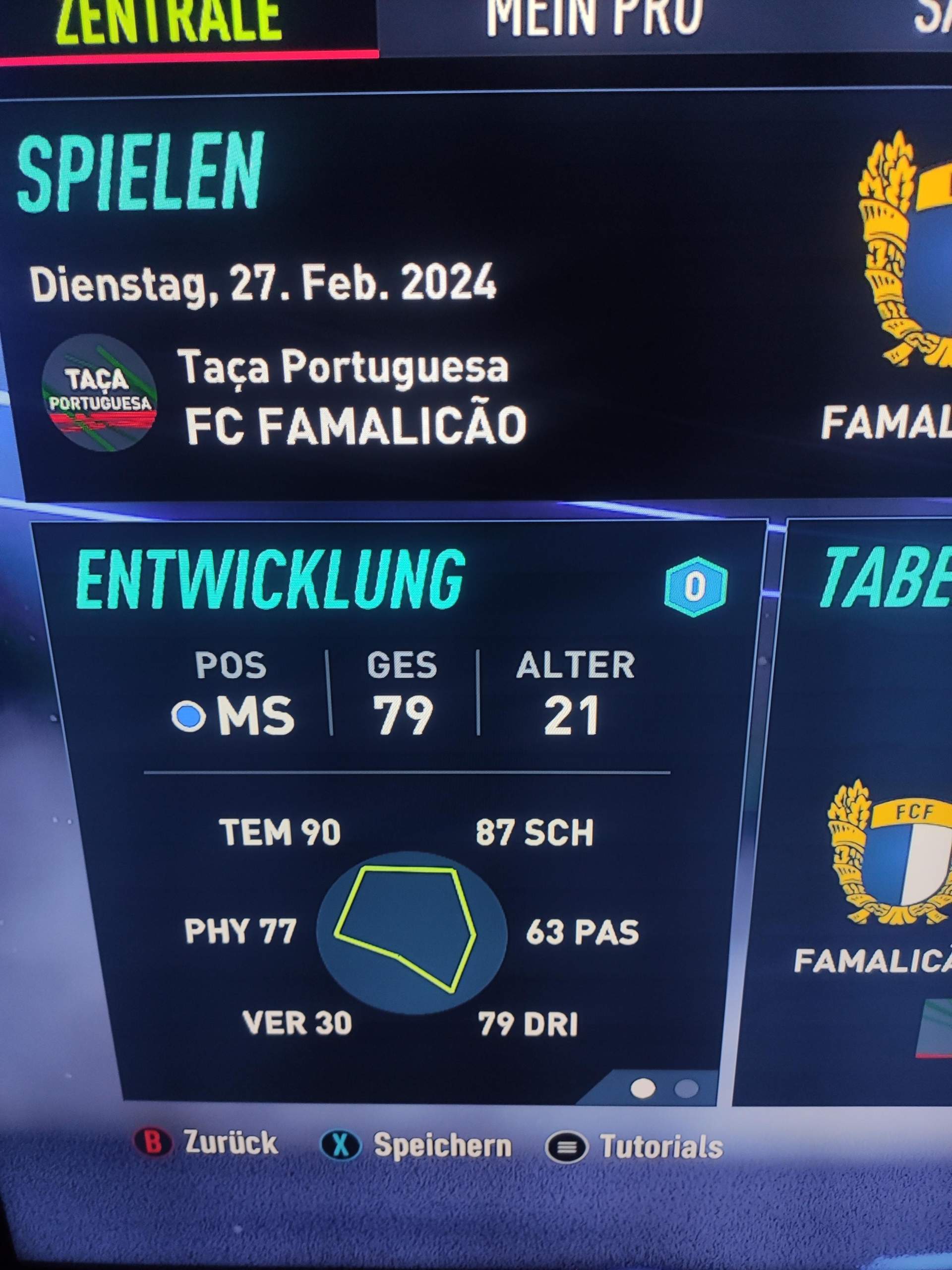The image size is (952, 1270).
Task: Click the skill points hexagon badge
Action: click(x=696, y=587)
